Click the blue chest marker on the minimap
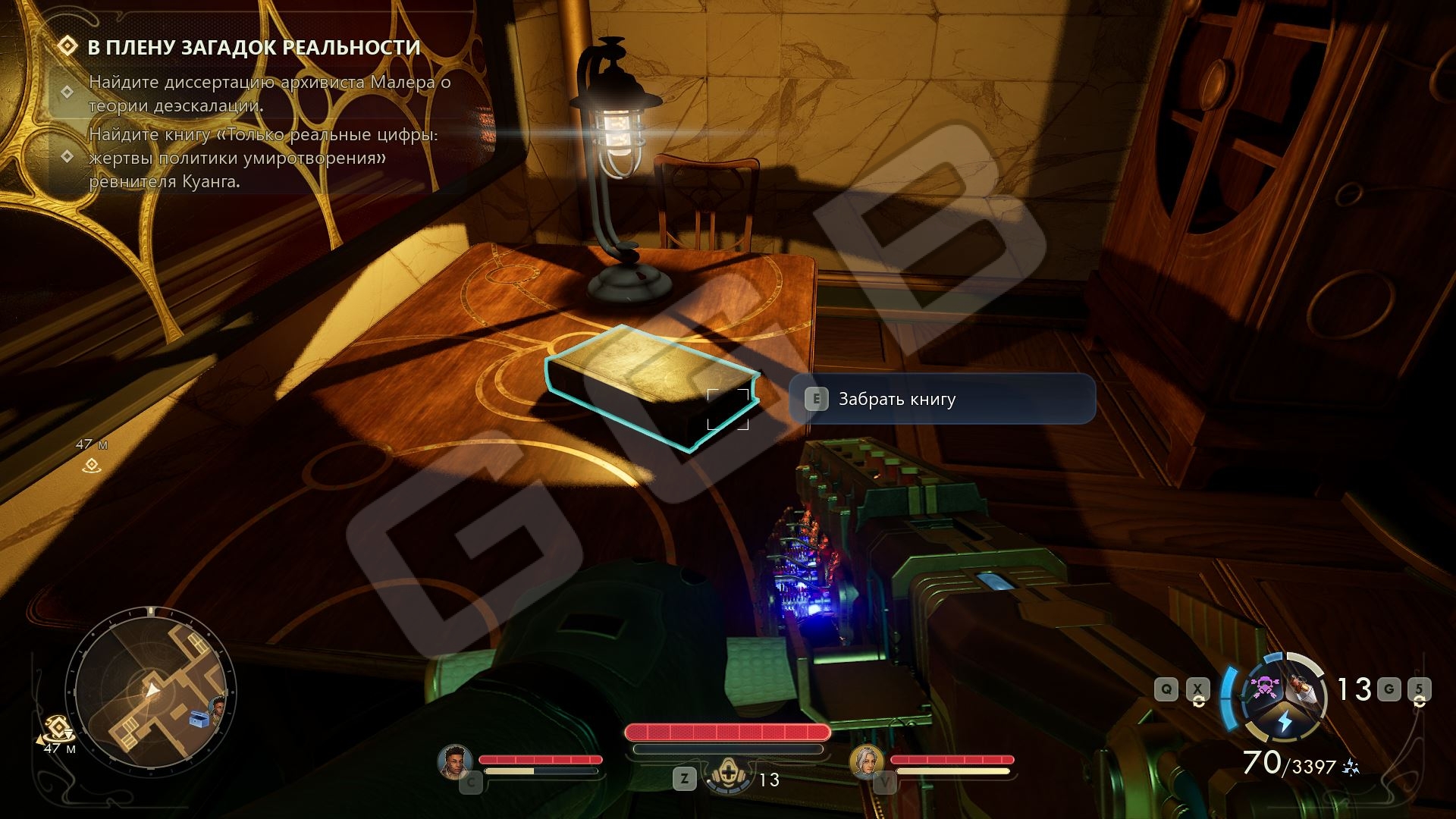Image resolution: width=1456 pixels, height=819 pixels. [198, 717]
